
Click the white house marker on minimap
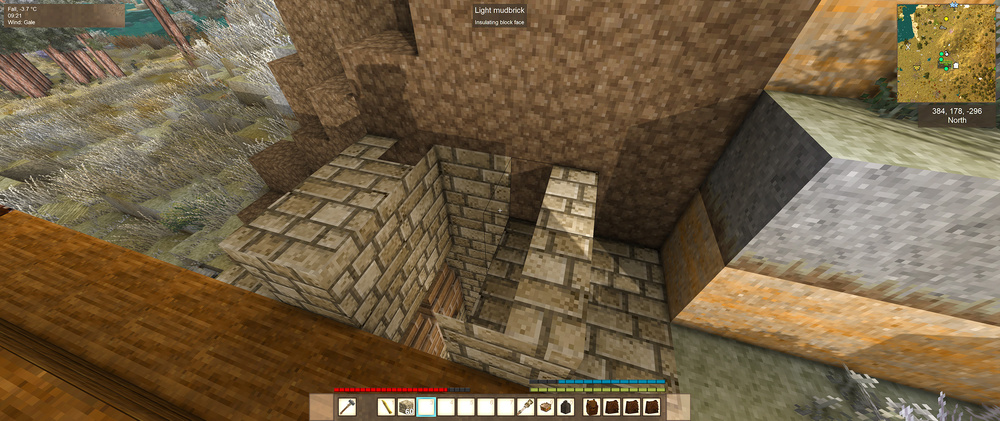[x=956, y=66]
